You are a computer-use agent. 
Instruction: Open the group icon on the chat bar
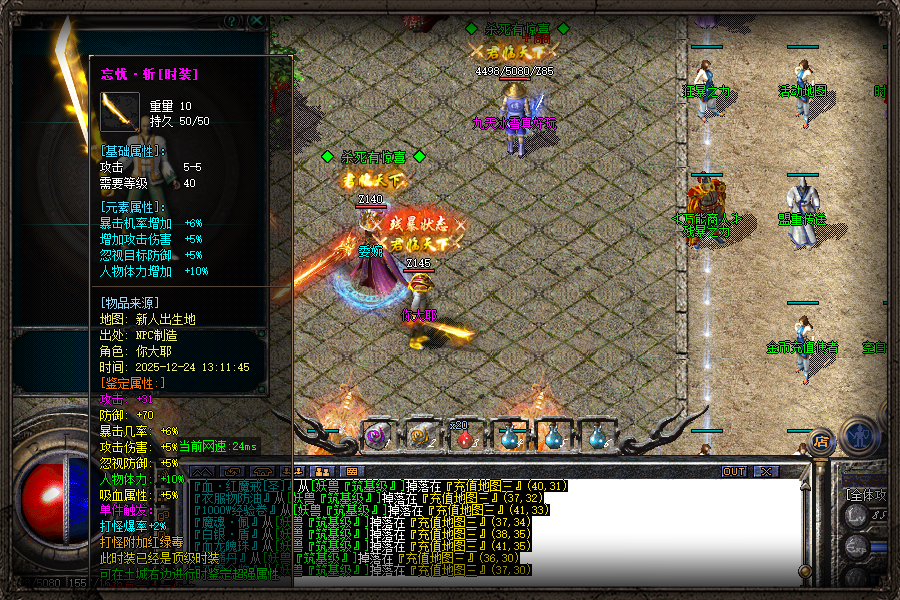[x=322, y=471]
